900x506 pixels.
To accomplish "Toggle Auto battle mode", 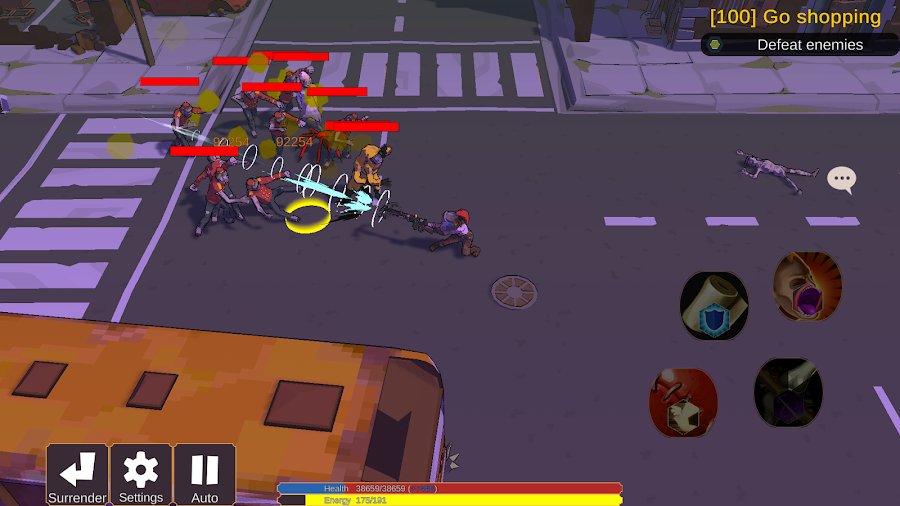I will tap(205, 474).
